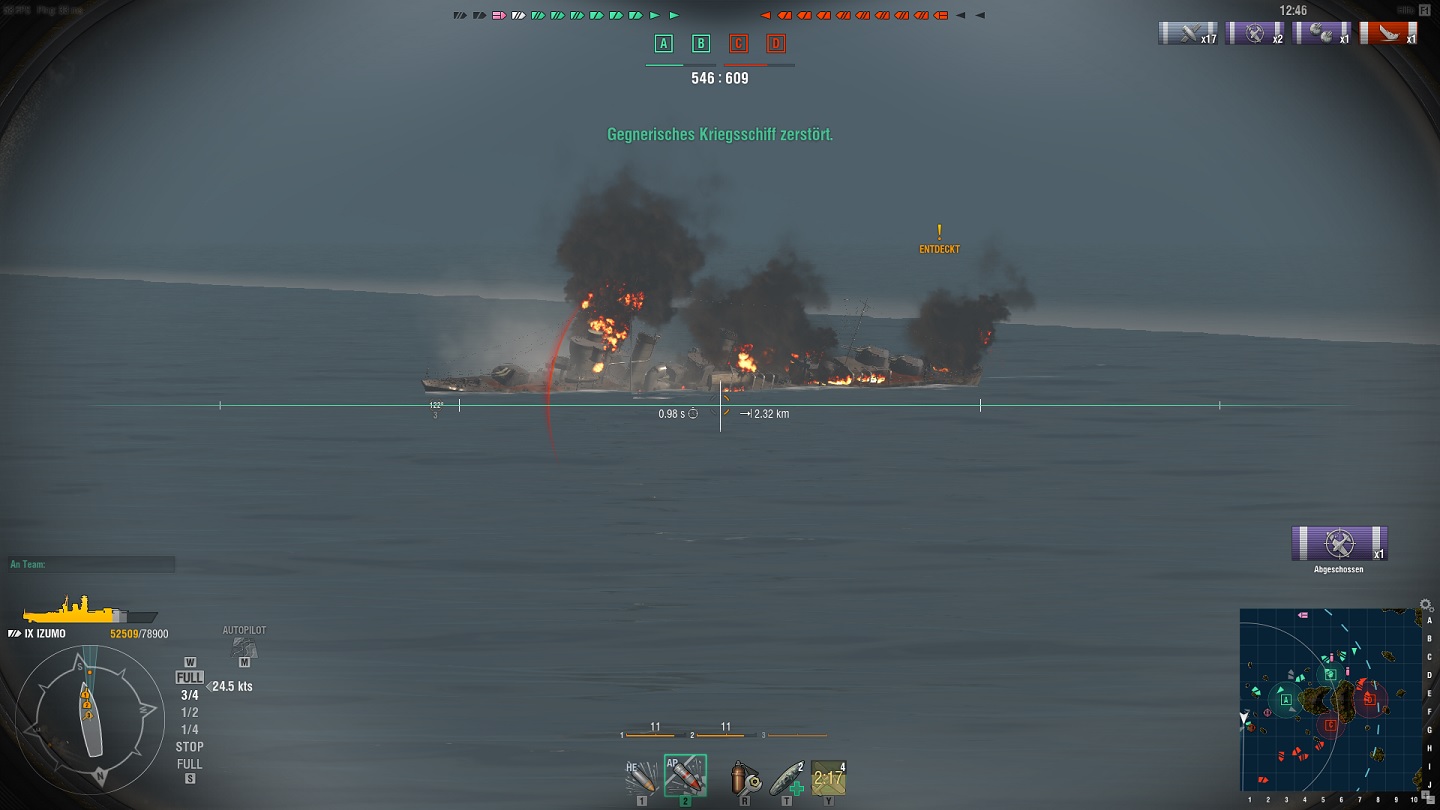Set engine throttle to 1/2 speed
Screen dimensions: 1440x810
point(189,714)
